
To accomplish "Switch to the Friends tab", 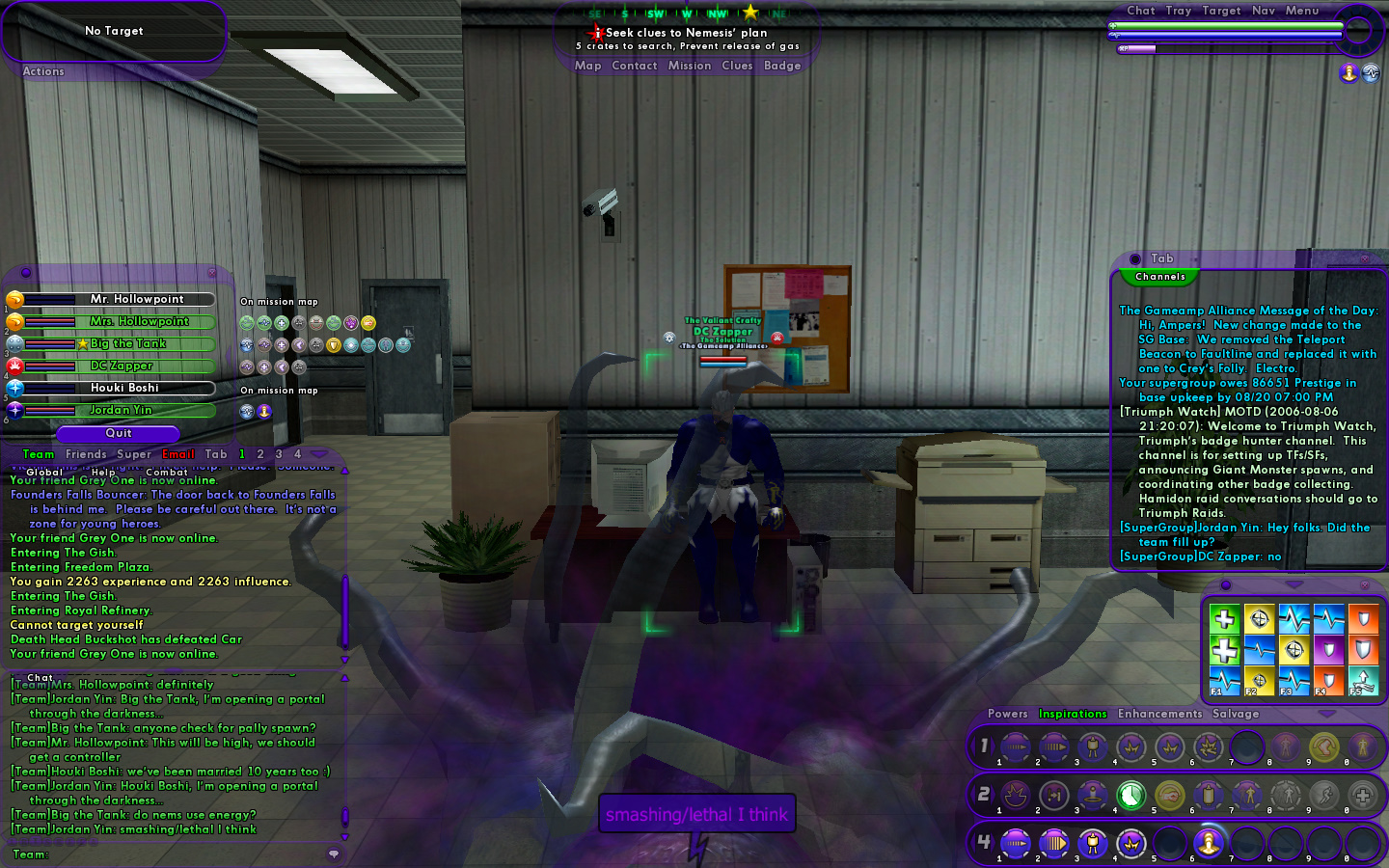I will pyautogui.click(x=86, y=454).
